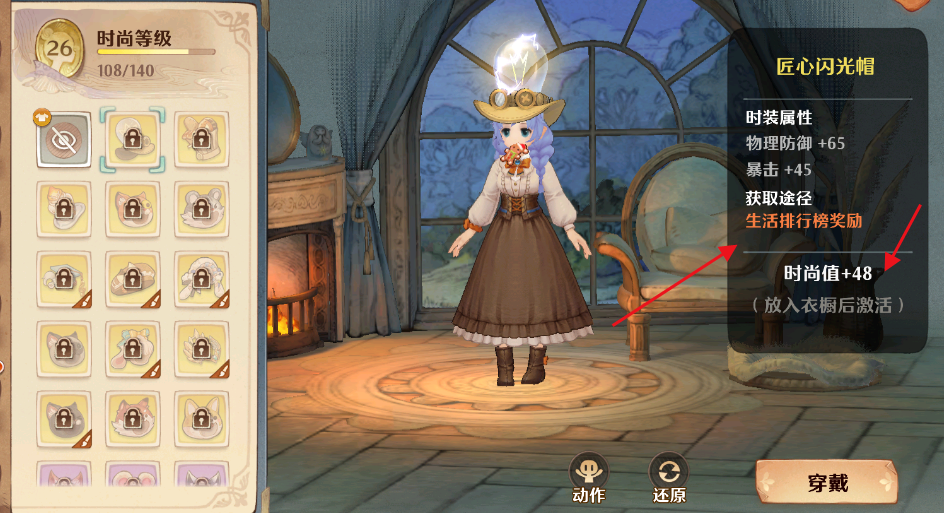Select the crossed-out eye hide slot
This screenshot has width=944, height=513.
(64, 139)
